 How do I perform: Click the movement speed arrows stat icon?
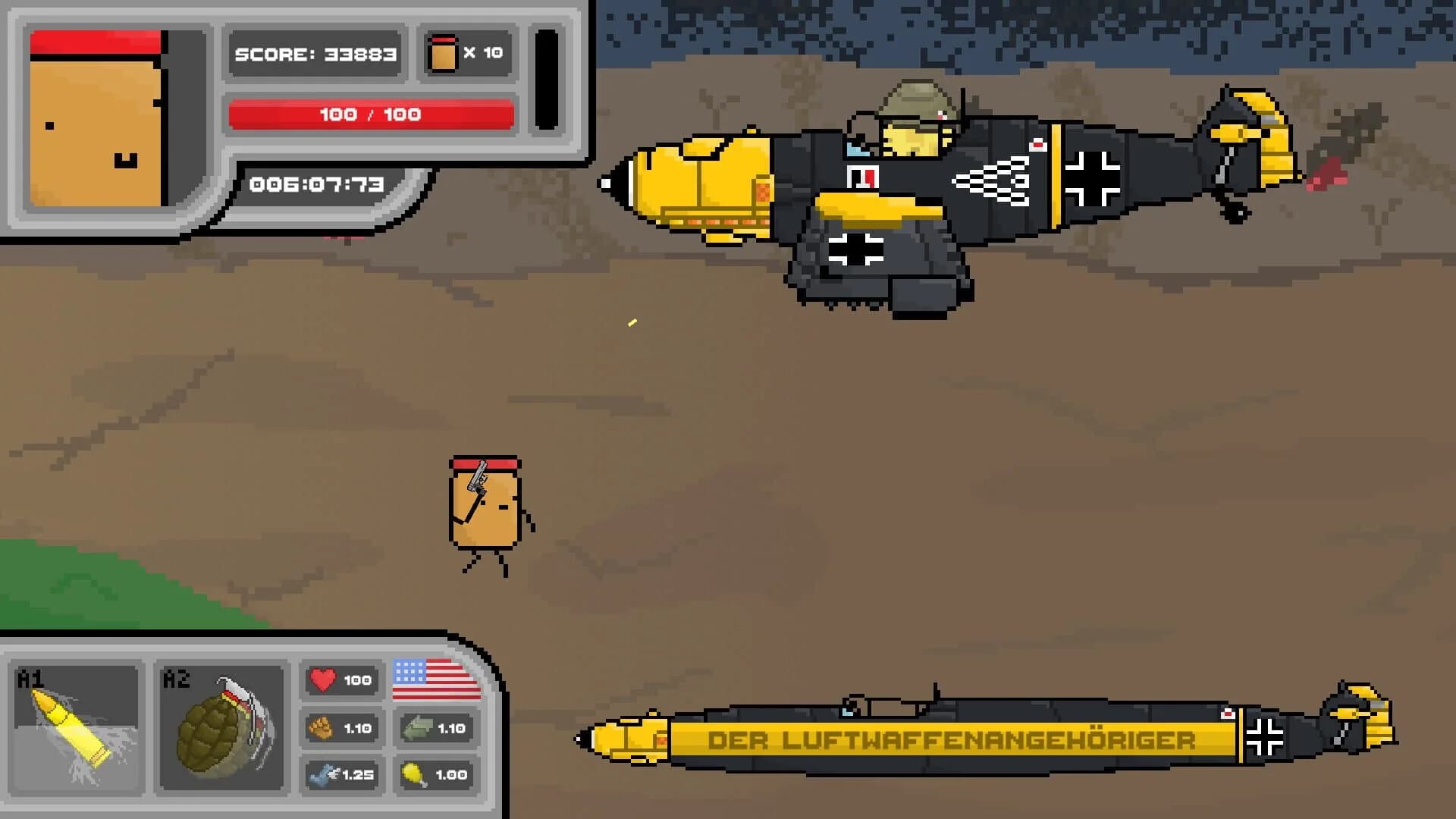[416, 727]
